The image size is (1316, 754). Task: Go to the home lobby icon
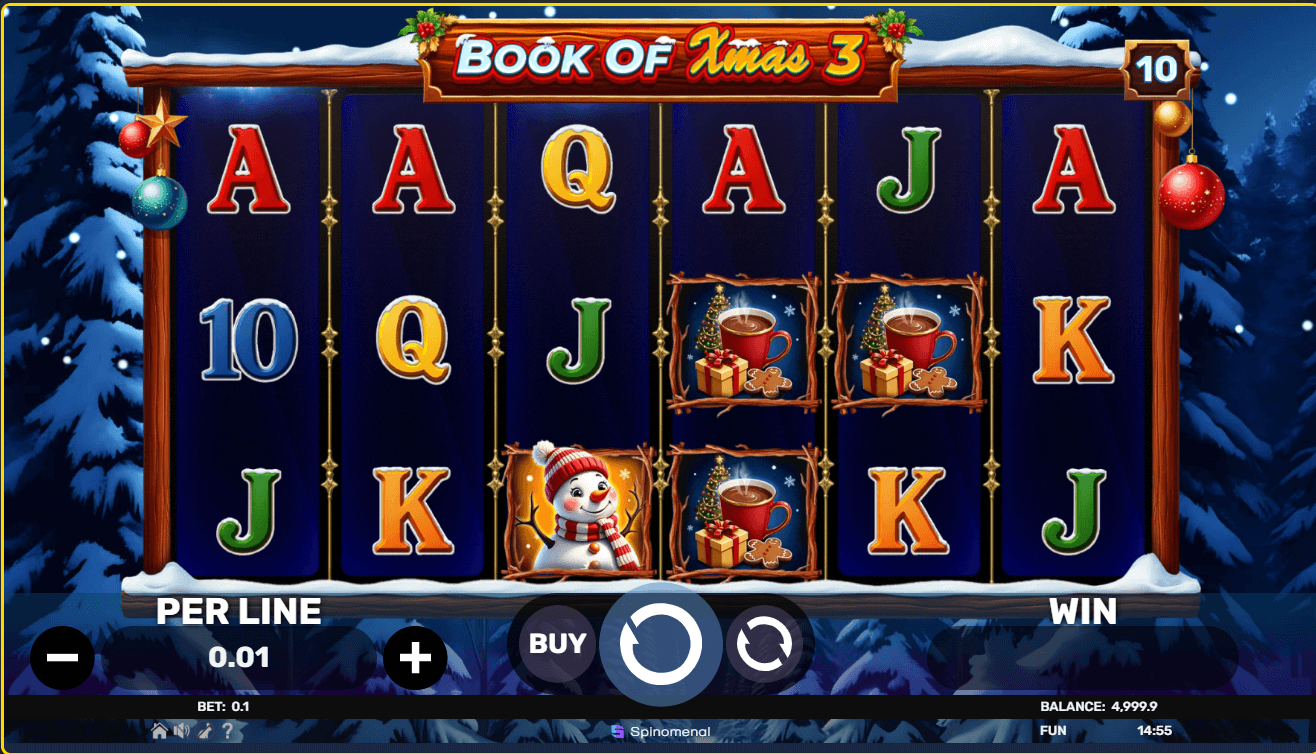point(159,731)
